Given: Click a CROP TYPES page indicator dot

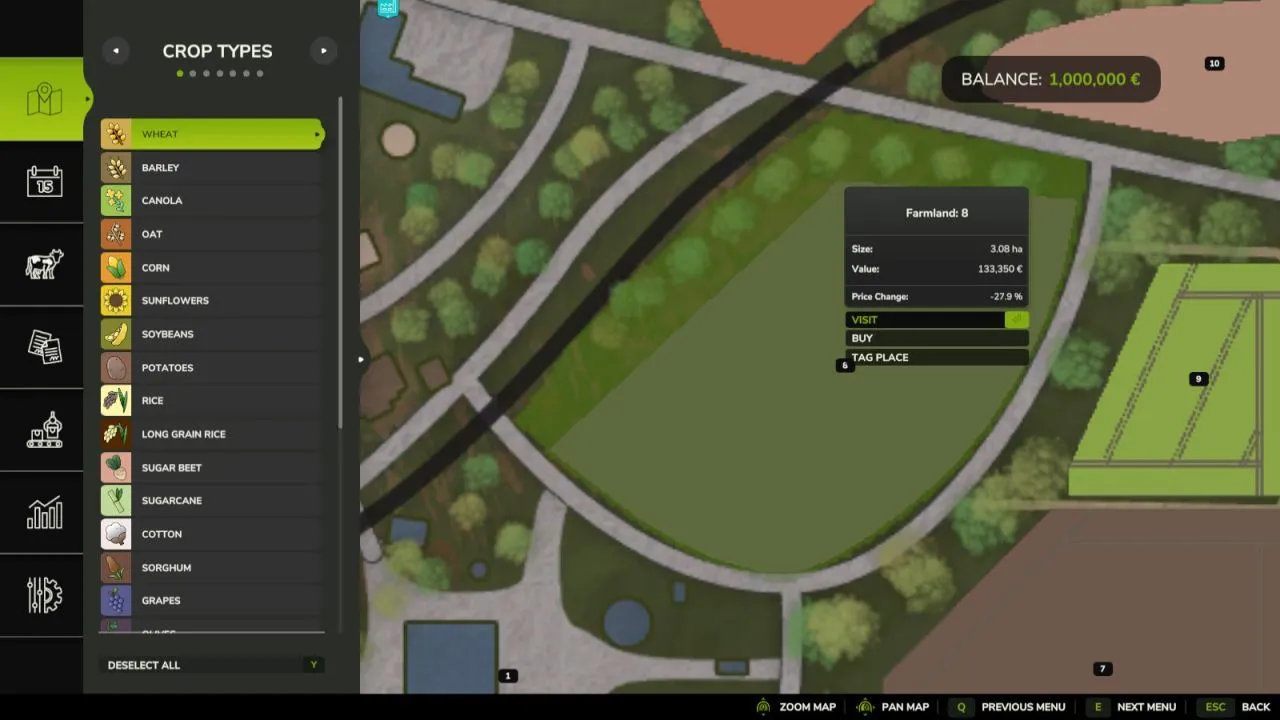Looking at the screenshot, I should point(180,72).
